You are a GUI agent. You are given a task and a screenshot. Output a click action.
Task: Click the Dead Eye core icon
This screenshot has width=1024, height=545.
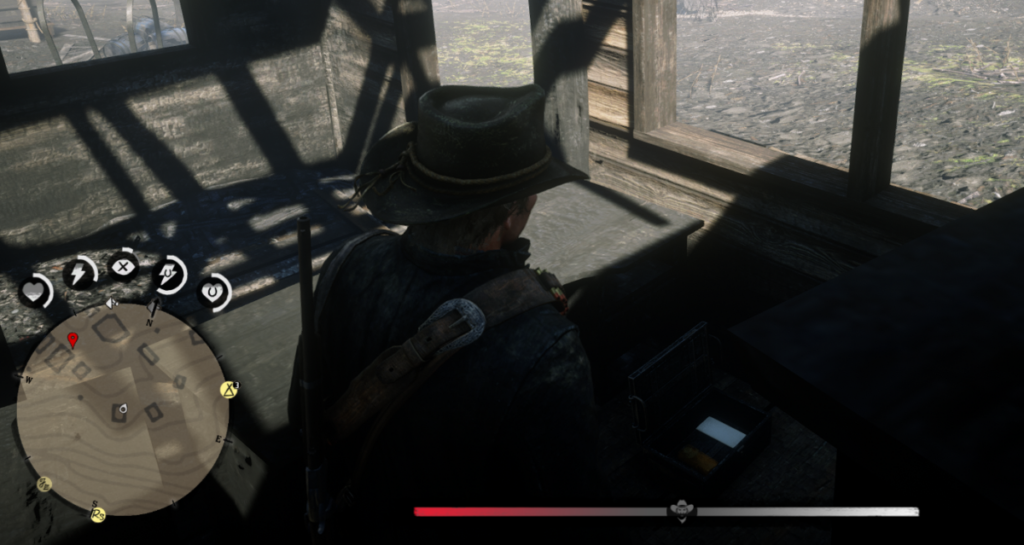pyautogui.click(x=123, y=267)
